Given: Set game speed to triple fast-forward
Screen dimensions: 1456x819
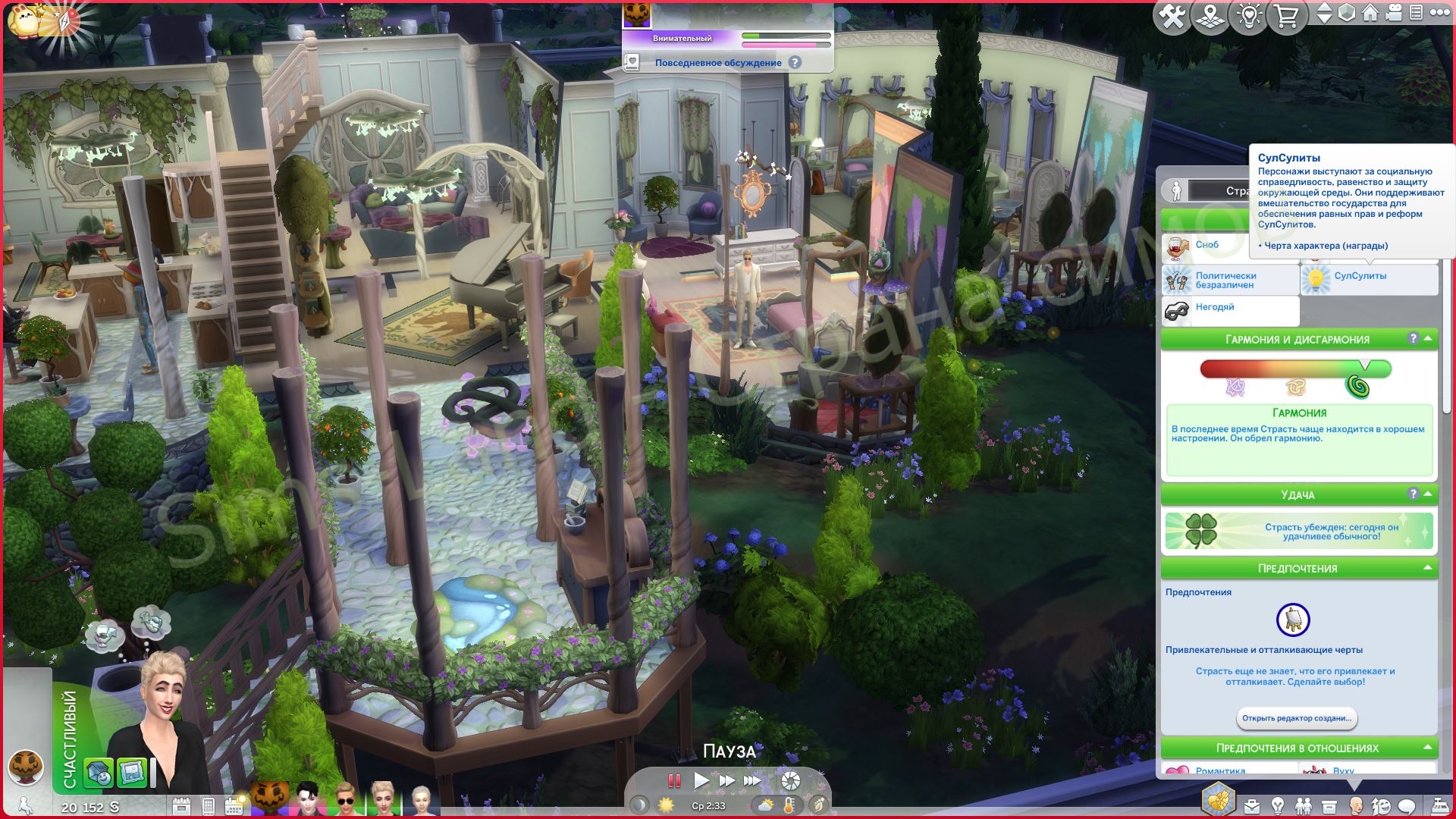Looking at the screenshot, I should 752,780.
